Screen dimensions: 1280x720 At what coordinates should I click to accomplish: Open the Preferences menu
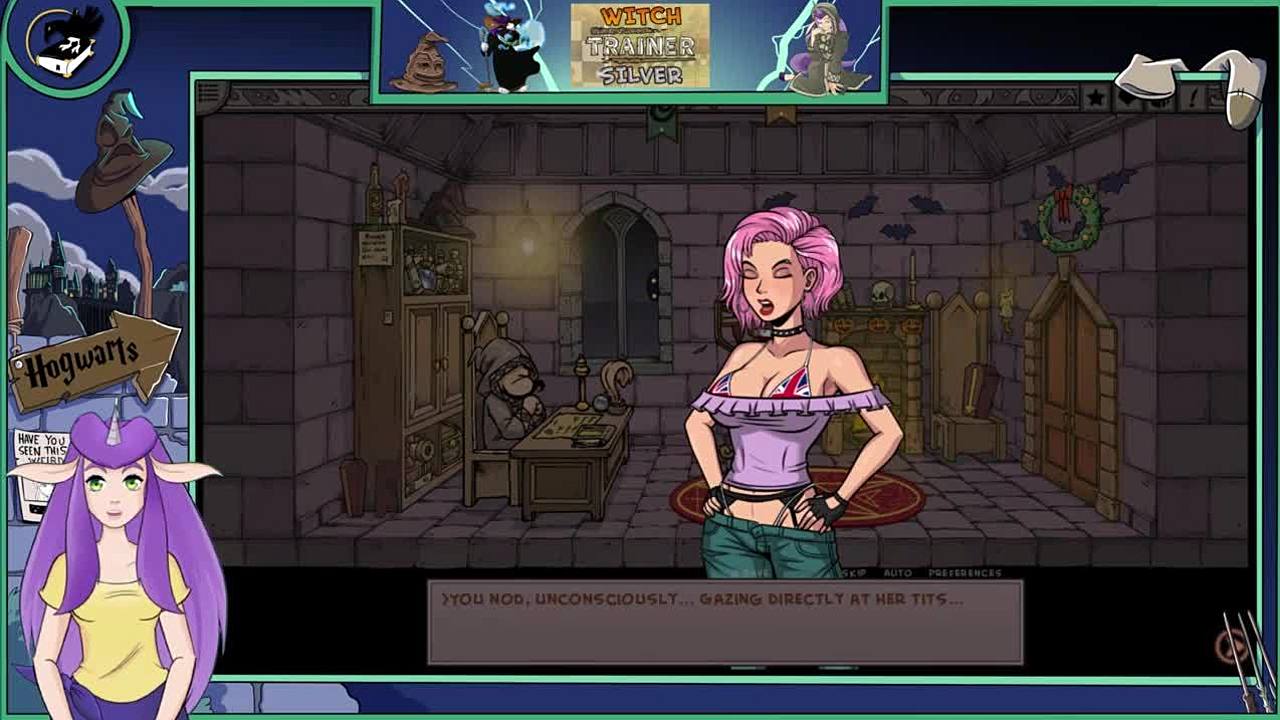(x=964, y=573)
